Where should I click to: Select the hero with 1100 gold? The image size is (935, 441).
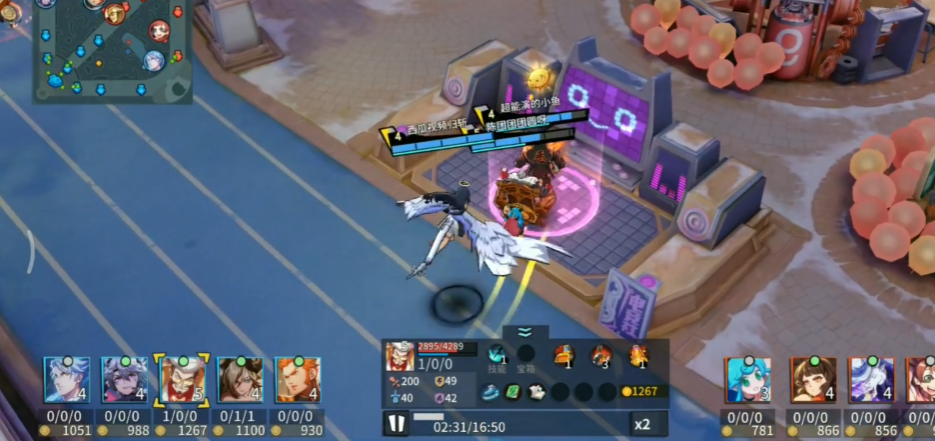pyautogui.click(x=240, y=380)
